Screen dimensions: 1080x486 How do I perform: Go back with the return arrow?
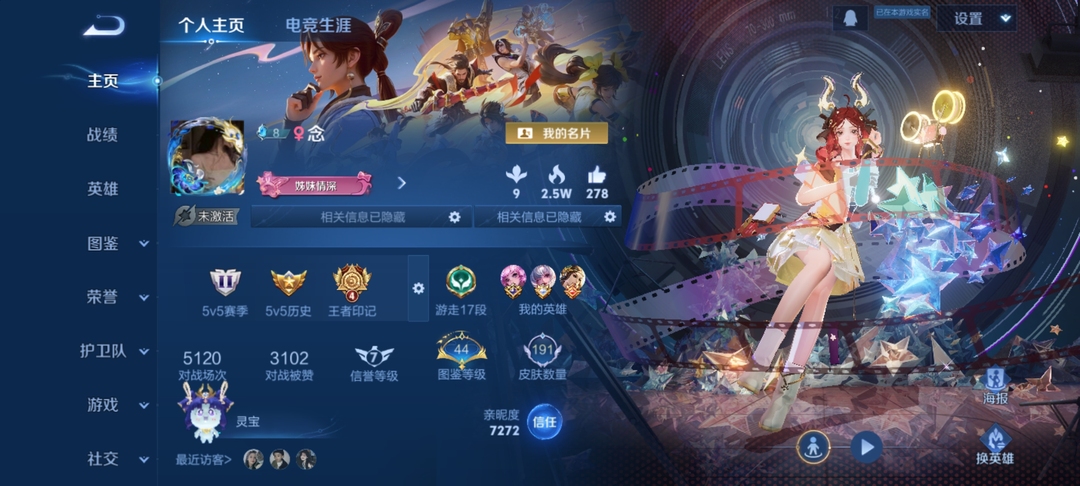[103, 26]
